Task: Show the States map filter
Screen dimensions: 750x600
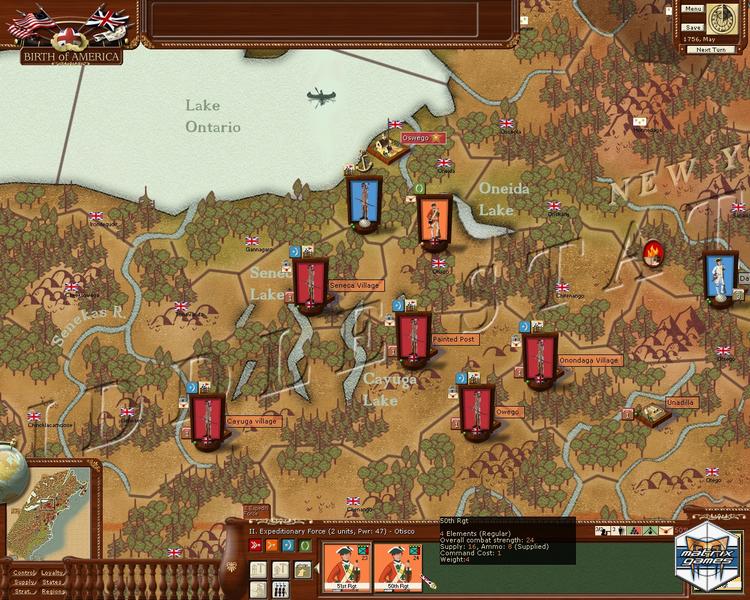Action: [x=52, y=582]
